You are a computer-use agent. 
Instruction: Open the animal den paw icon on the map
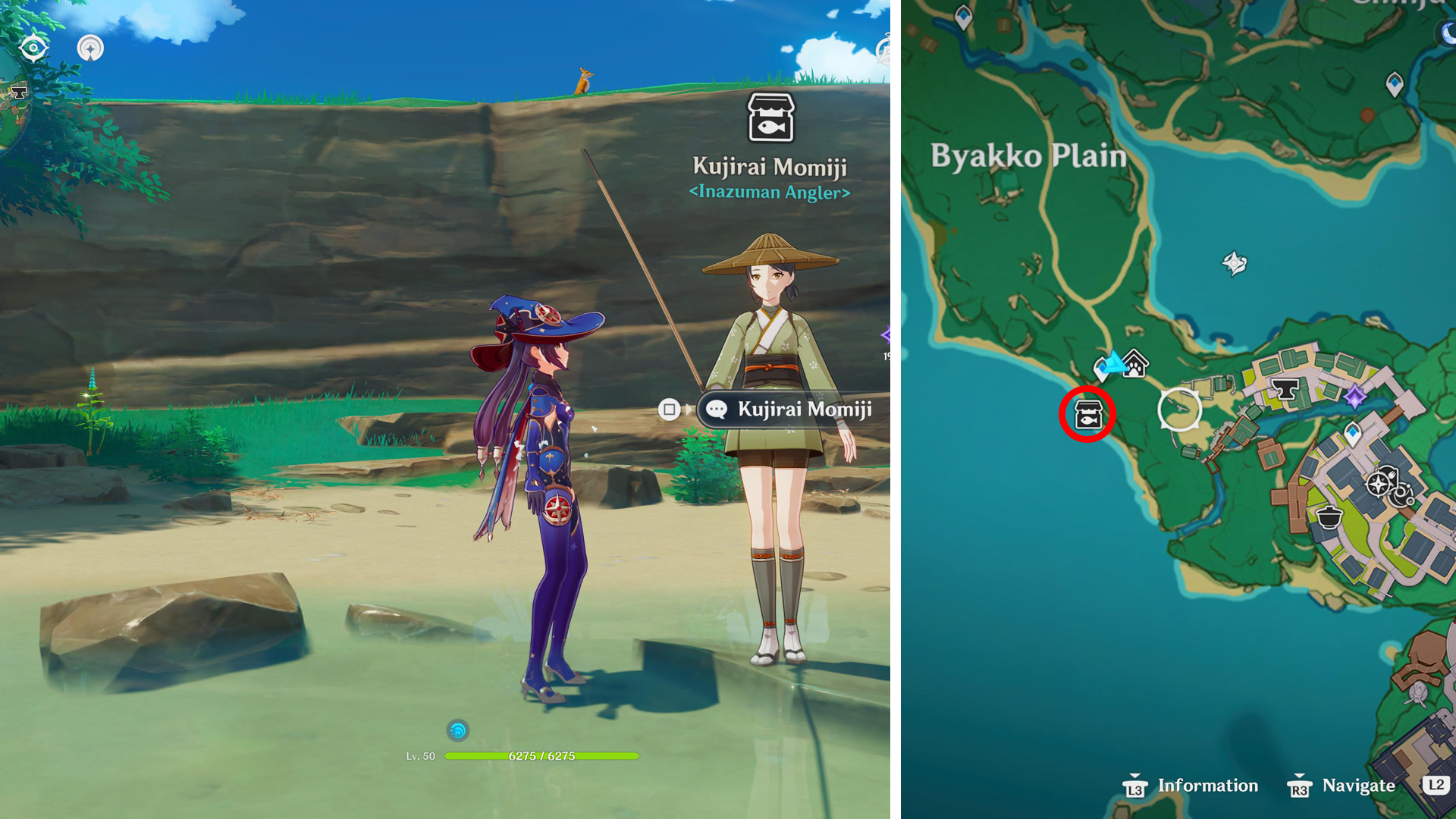coord(1134,366)
